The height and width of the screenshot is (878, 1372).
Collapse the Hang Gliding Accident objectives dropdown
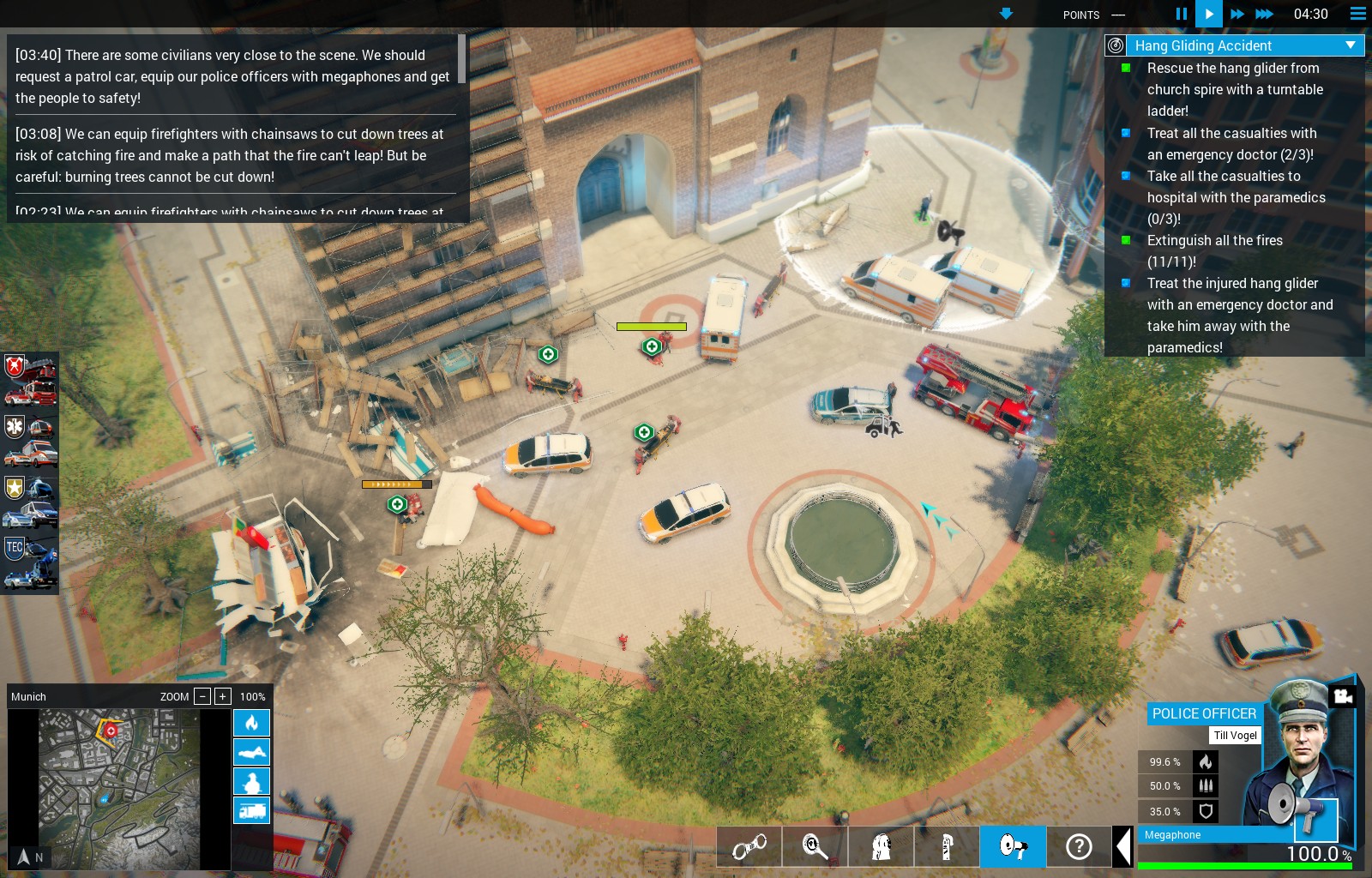[x=1351, y=45]
